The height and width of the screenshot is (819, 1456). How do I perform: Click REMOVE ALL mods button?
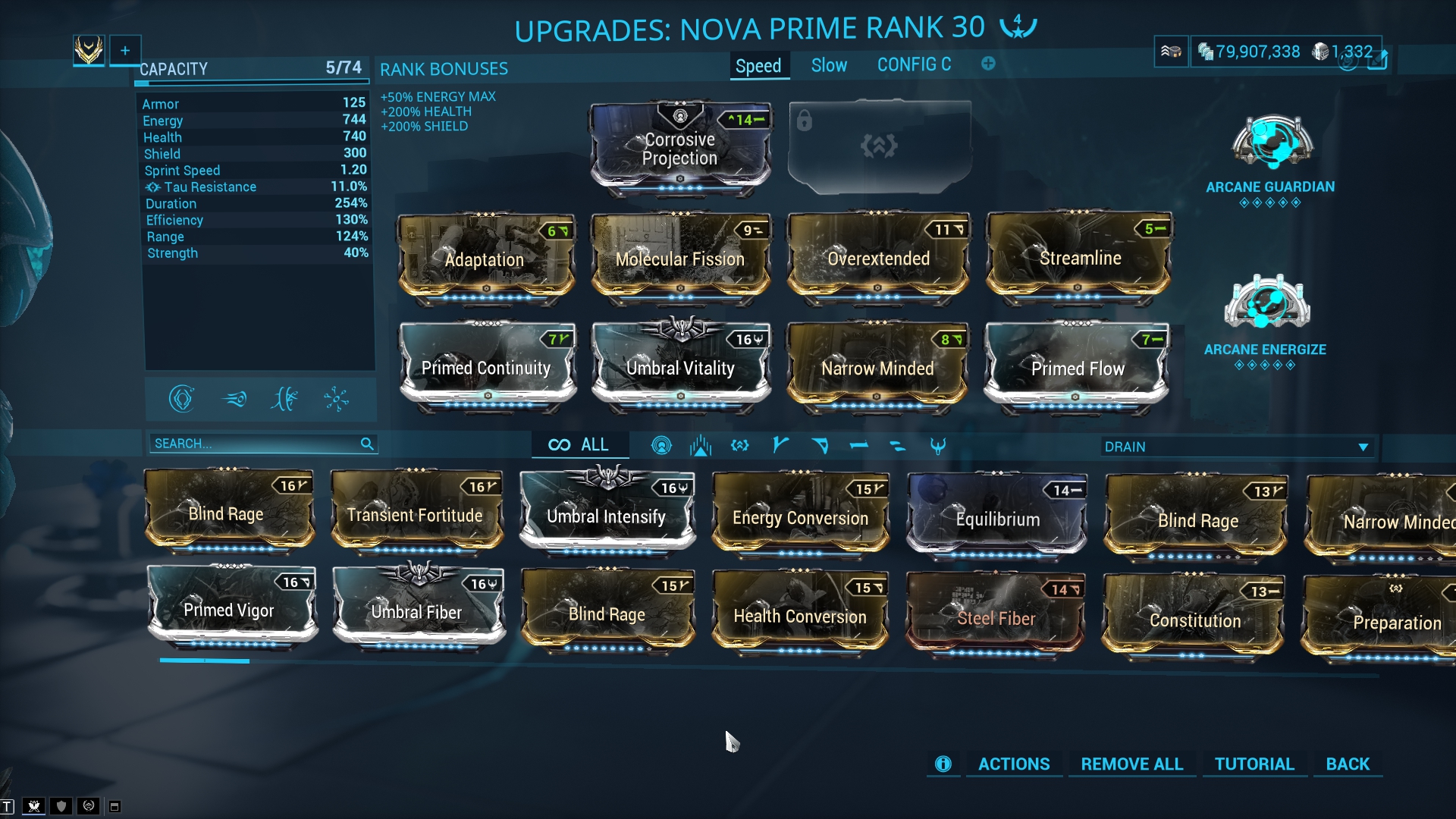(x=1131, y=764)
